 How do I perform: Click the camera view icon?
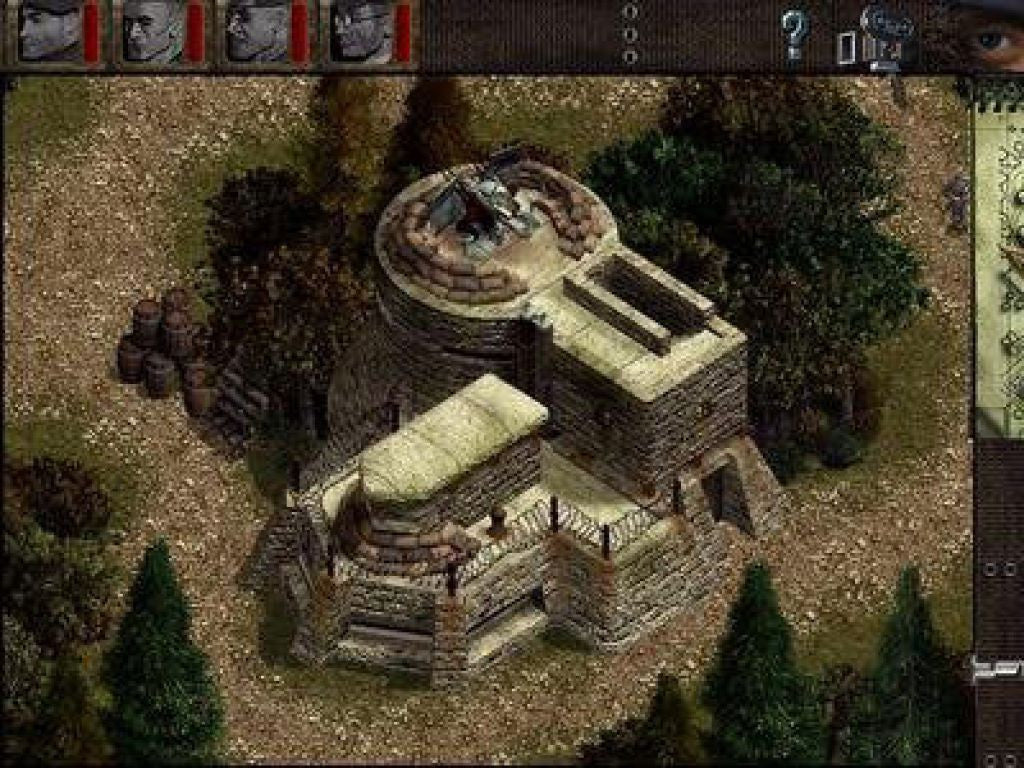887,33
